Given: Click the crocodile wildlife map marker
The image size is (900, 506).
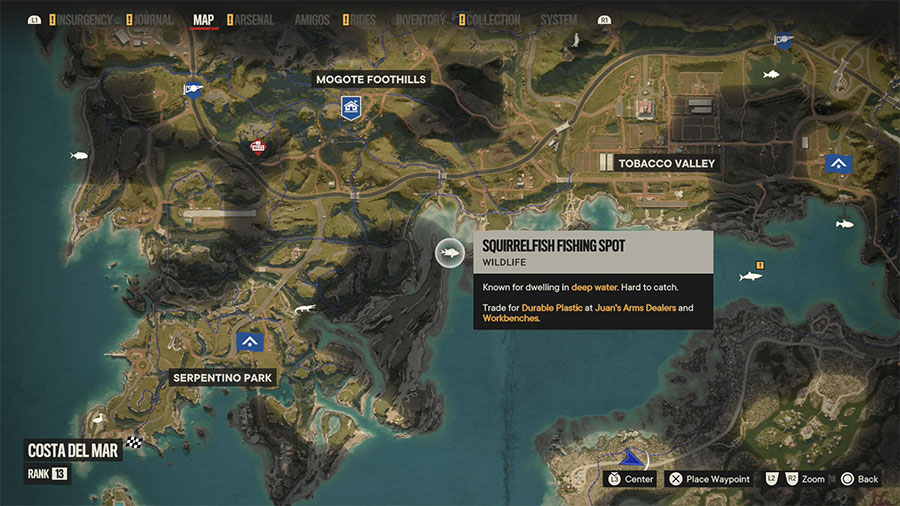Looking at the screenshot, I should [306, 312].
